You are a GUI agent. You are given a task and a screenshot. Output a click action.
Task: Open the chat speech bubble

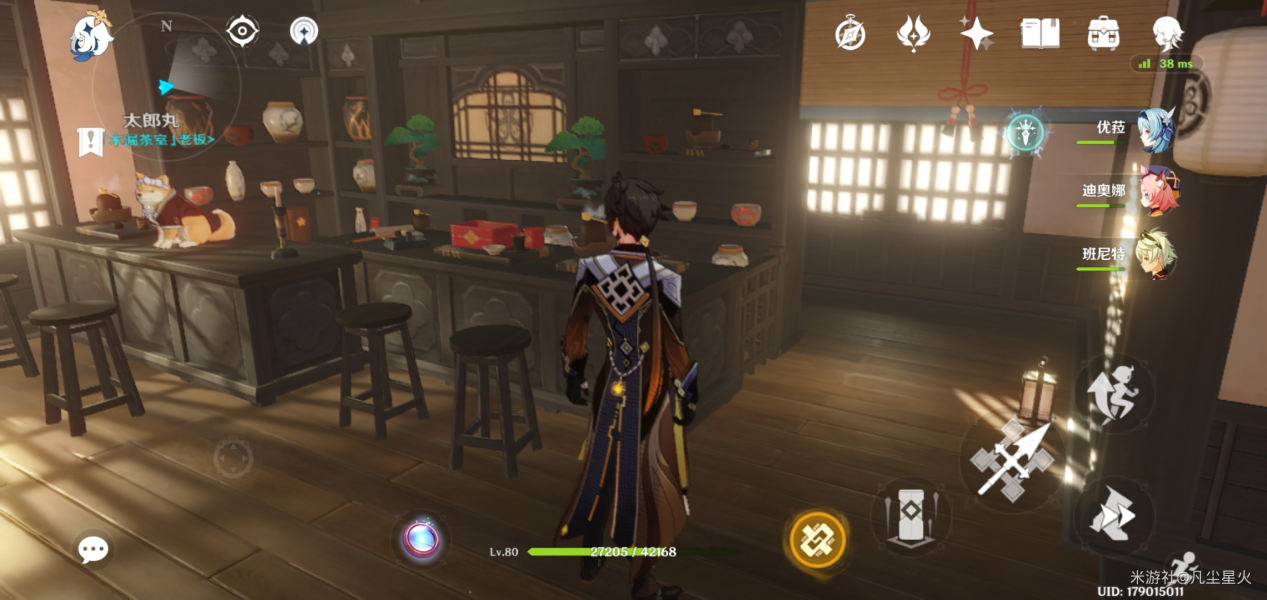[x=93, y=549]
